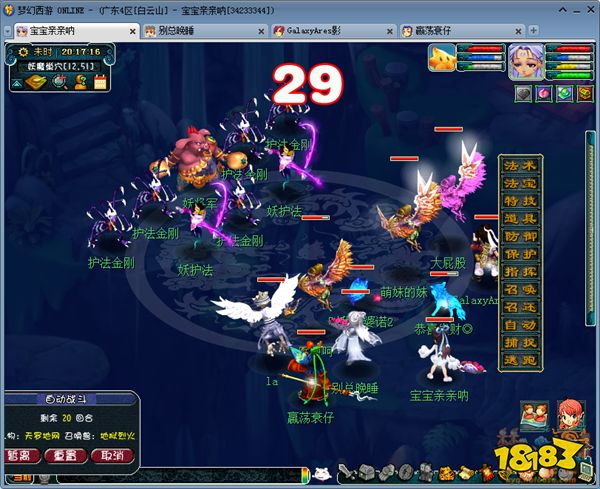The image size is (600, 489).
Task: Switch to the 别总晚睡 window tab
Action: tap(182, 31)
